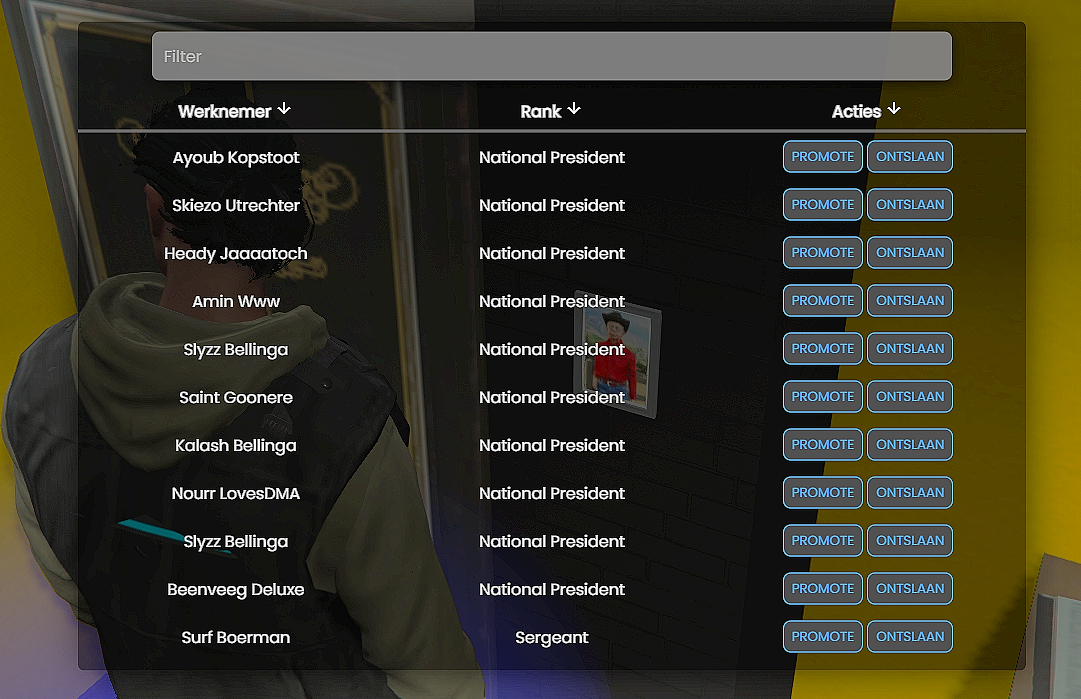Promote Saint Goonere
Image resolution: width=1081 pixels, height=699 pixels.
(822, 397)
